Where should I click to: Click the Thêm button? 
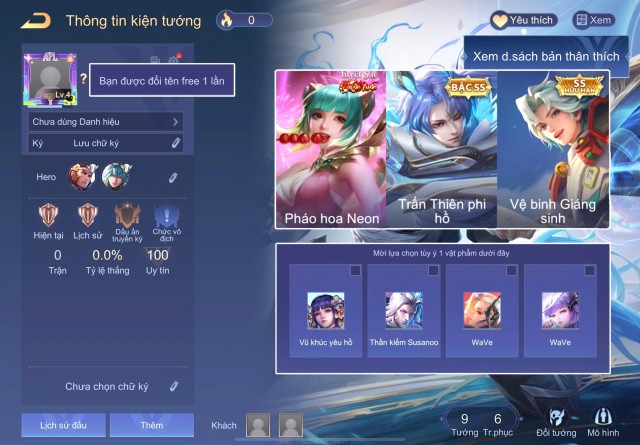(151, 425)
